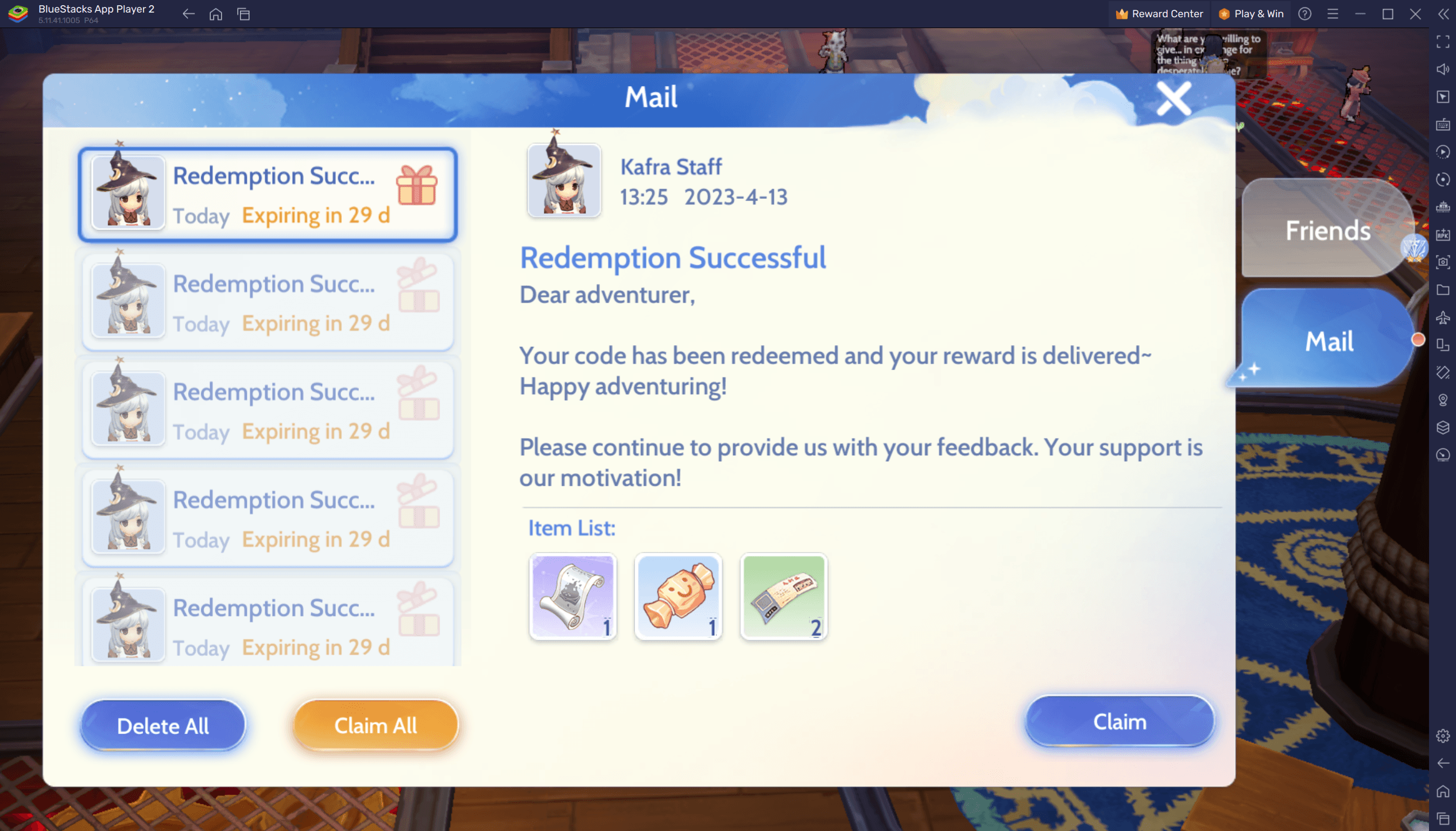Inspect the scroll reward item

click(x=572, y=596)
